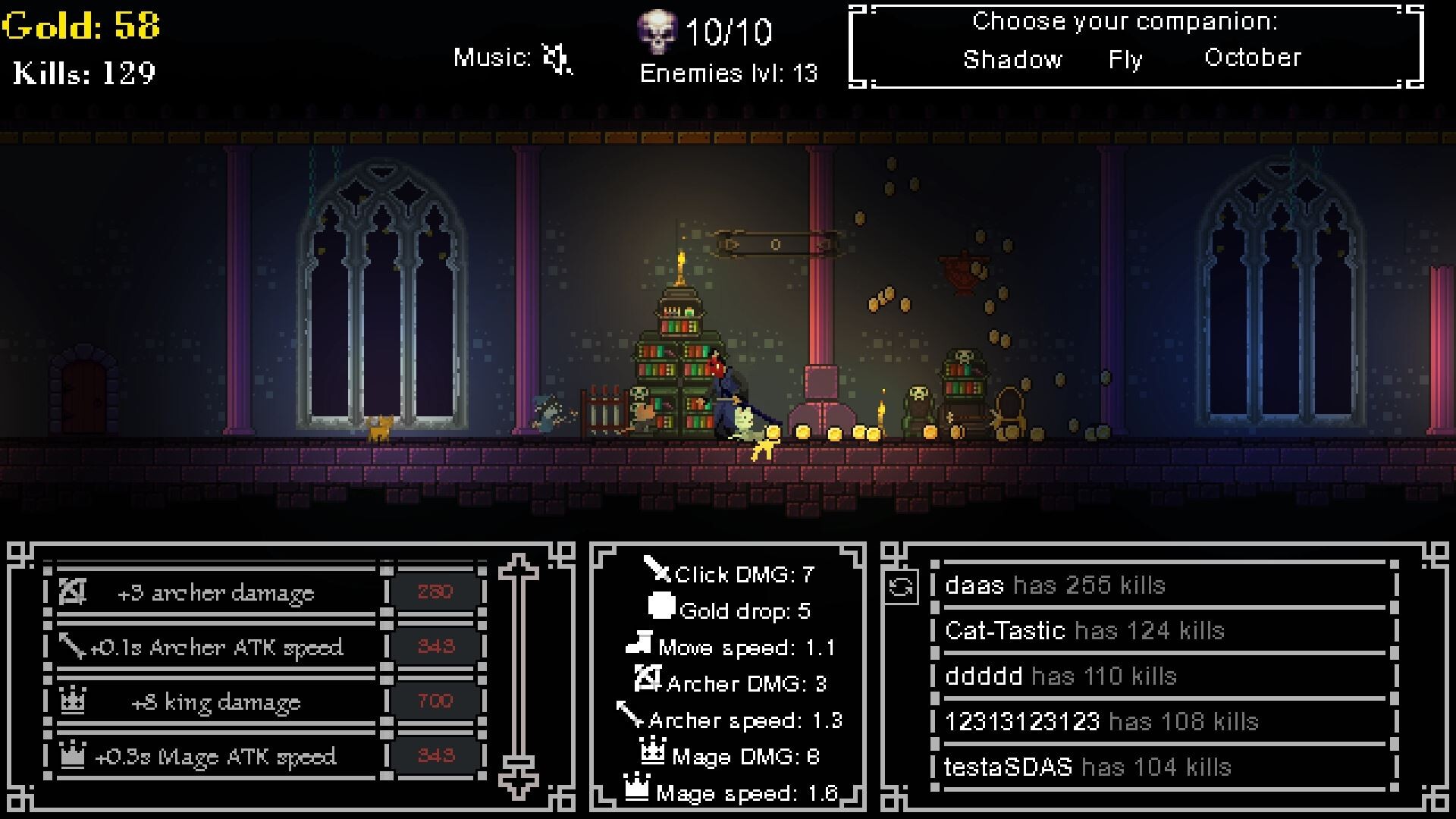This screenshot has width=1456, height=819.
Task: Click the crown icon beside Mage ATK speed
Action: coord(72,755)
